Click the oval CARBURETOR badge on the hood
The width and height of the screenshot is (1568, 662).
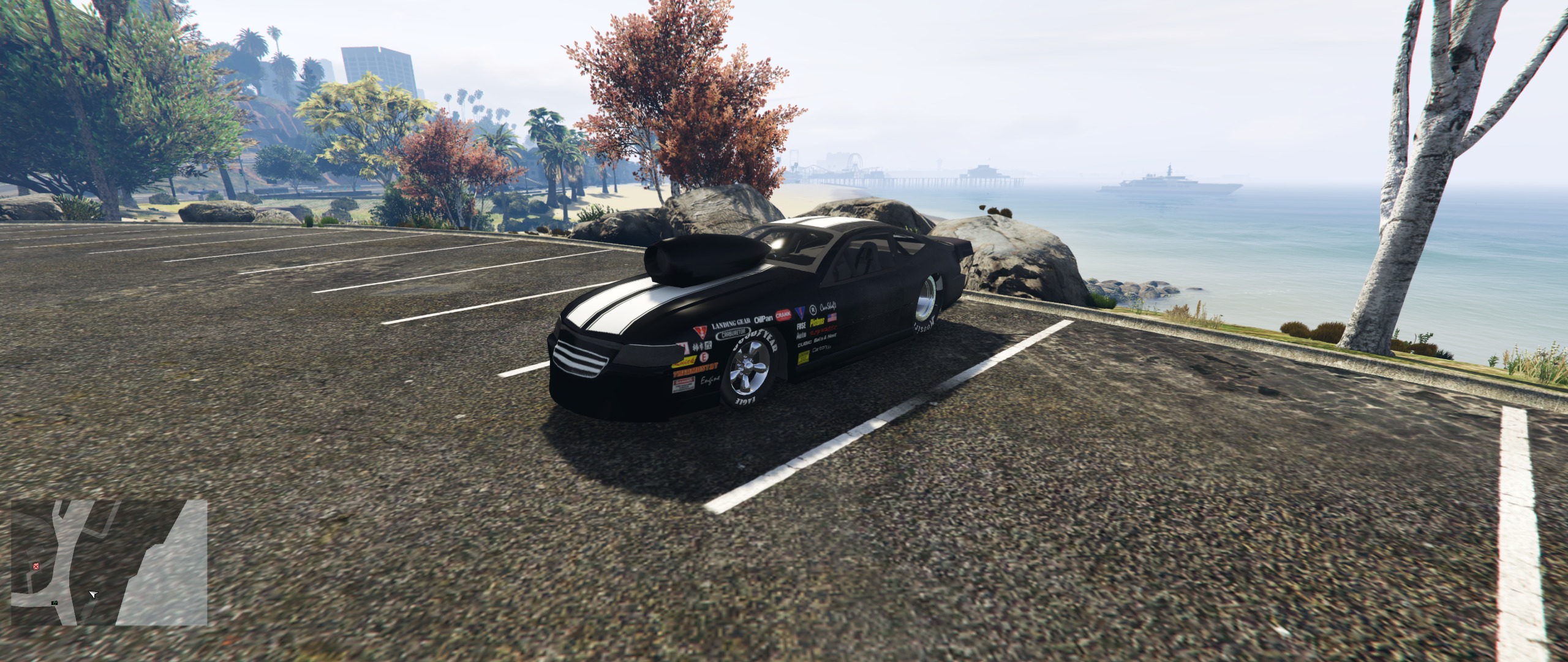pos(734,333)
